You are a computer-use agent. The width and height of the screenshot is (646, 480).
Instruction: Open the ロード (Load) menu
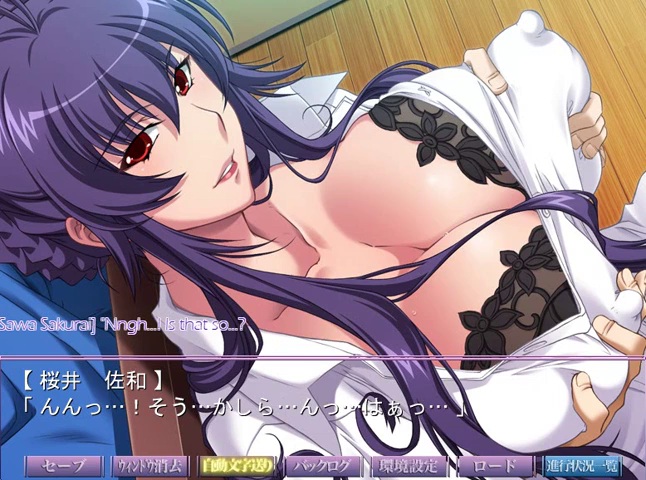495,466
